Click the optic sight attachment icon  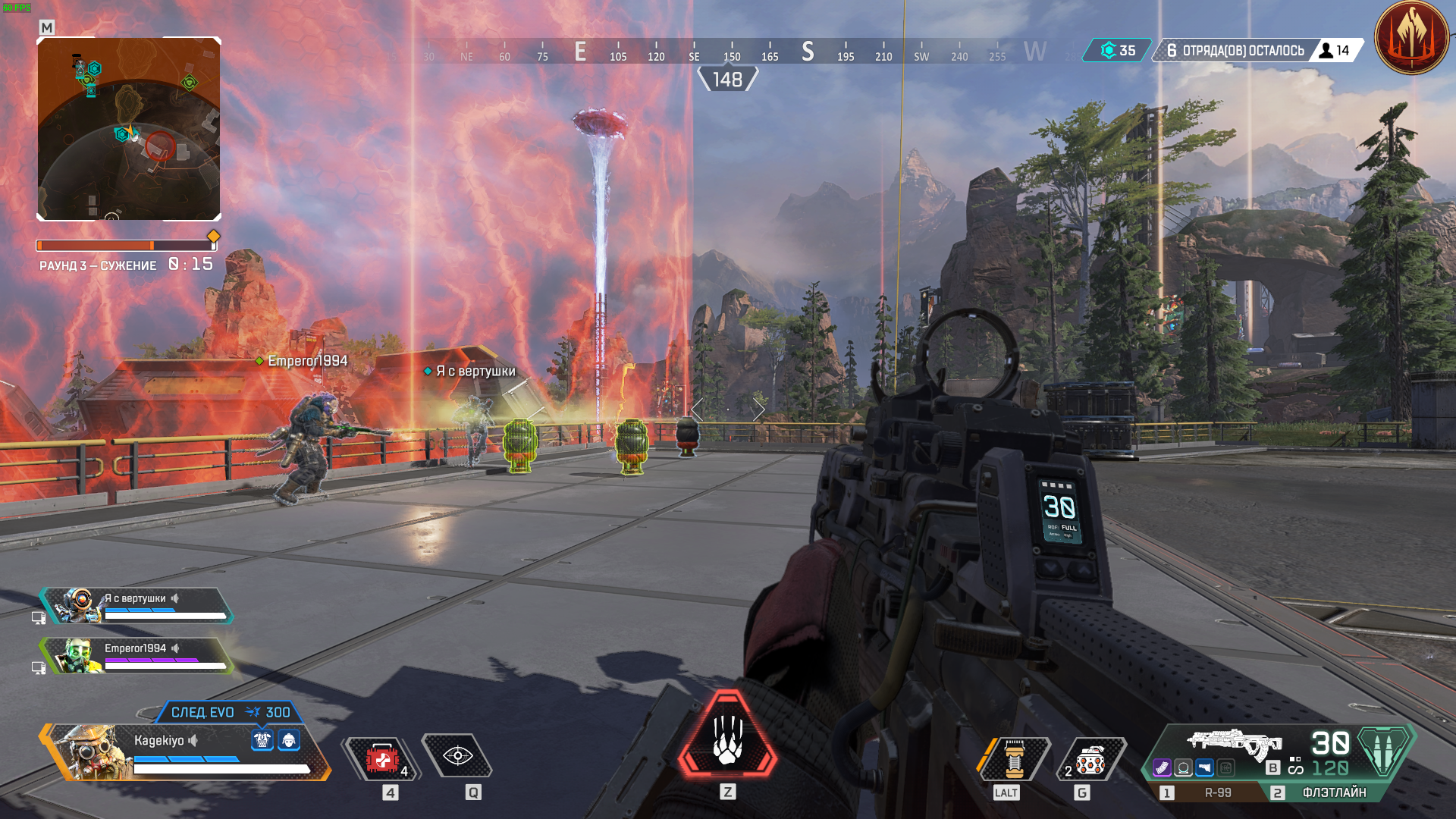point(1183,768)
